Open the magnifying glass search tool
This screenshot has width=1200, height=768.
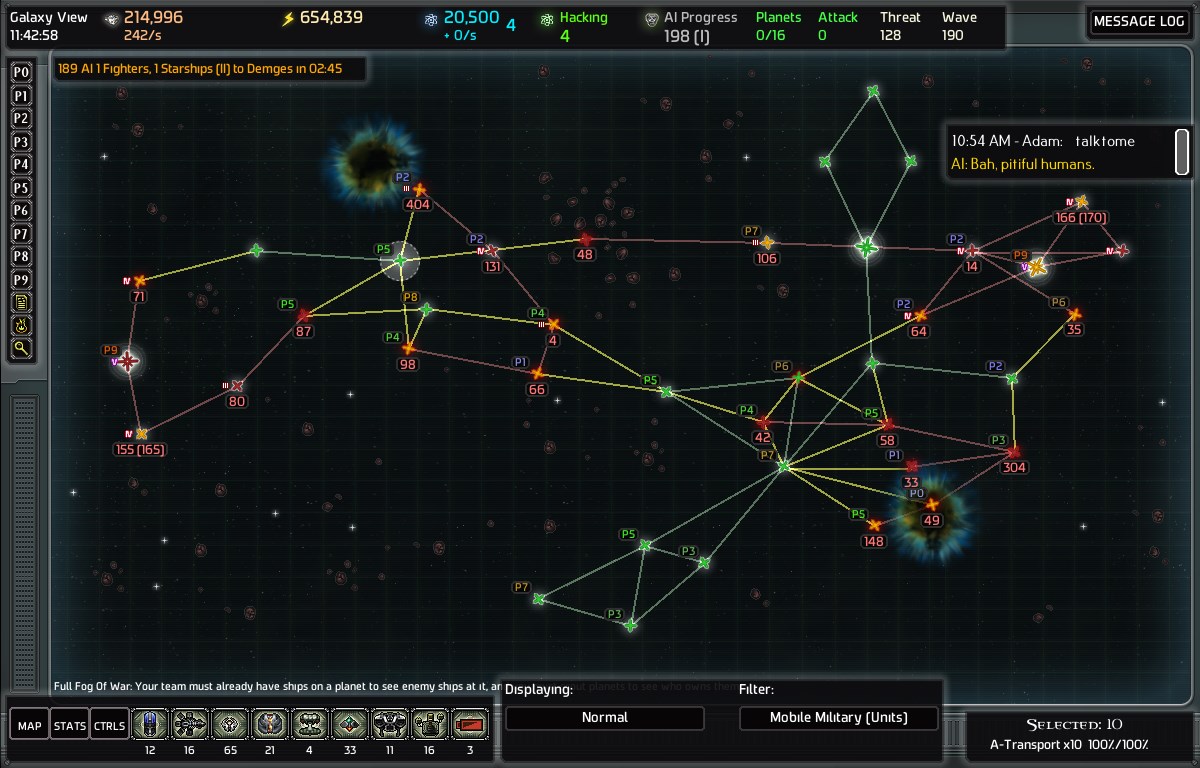point(21,348)
